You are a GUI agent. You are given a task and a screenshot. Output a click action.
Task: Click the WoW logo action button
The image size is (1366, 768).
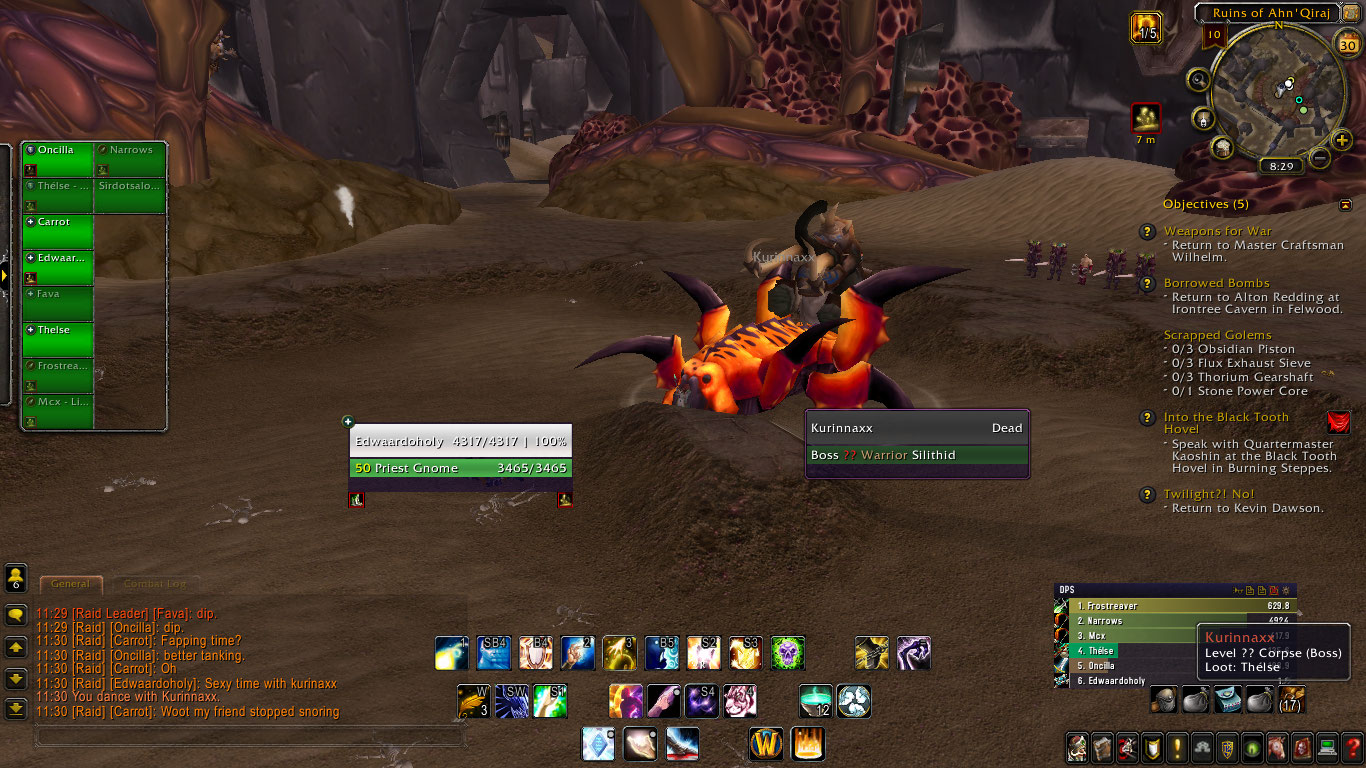[767, 744]
